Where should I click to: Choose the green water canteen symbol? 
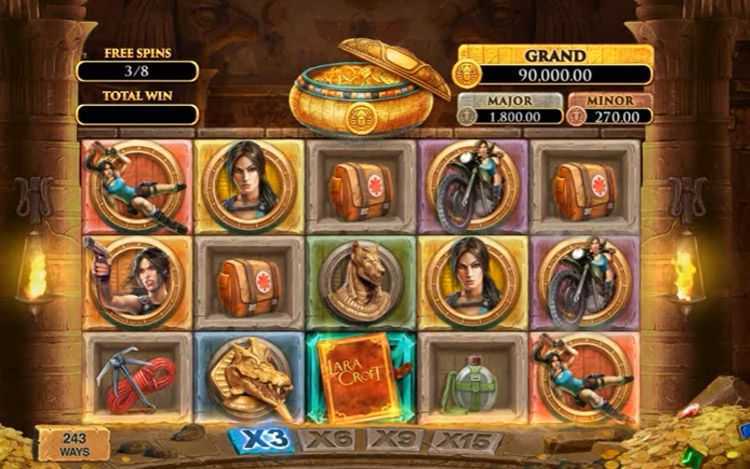[x=471, y=378]
